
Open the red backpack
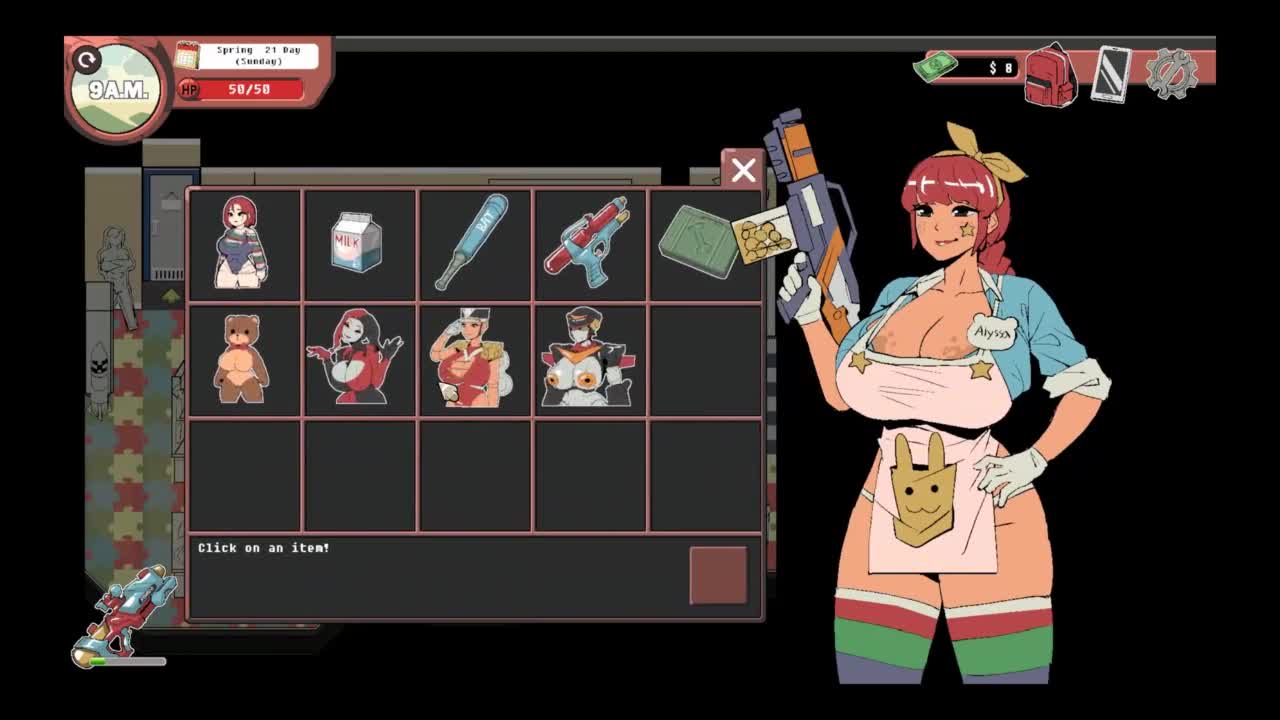click(x=1049, y=75)
